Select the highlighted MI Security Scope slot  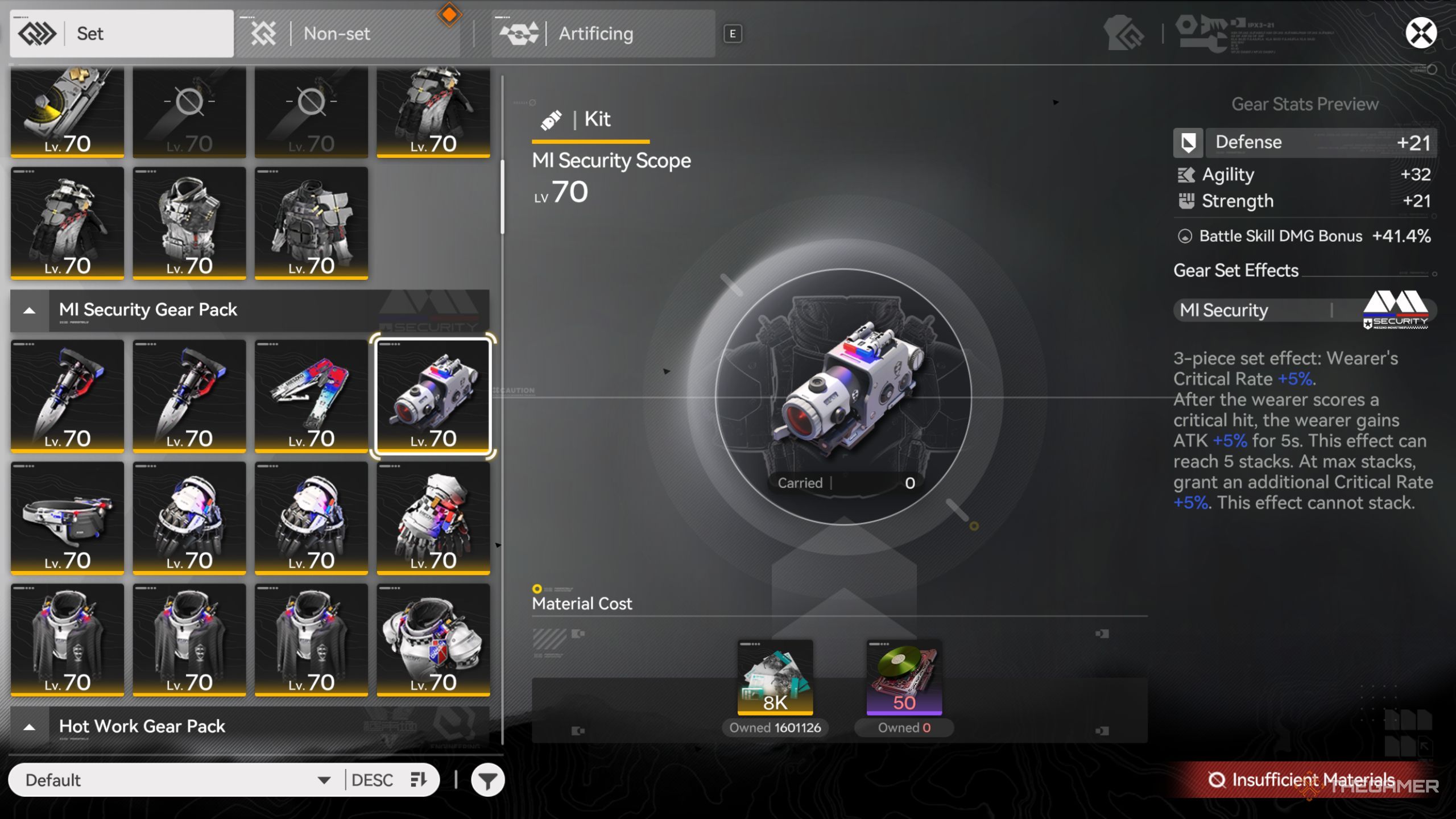[433, 396]
